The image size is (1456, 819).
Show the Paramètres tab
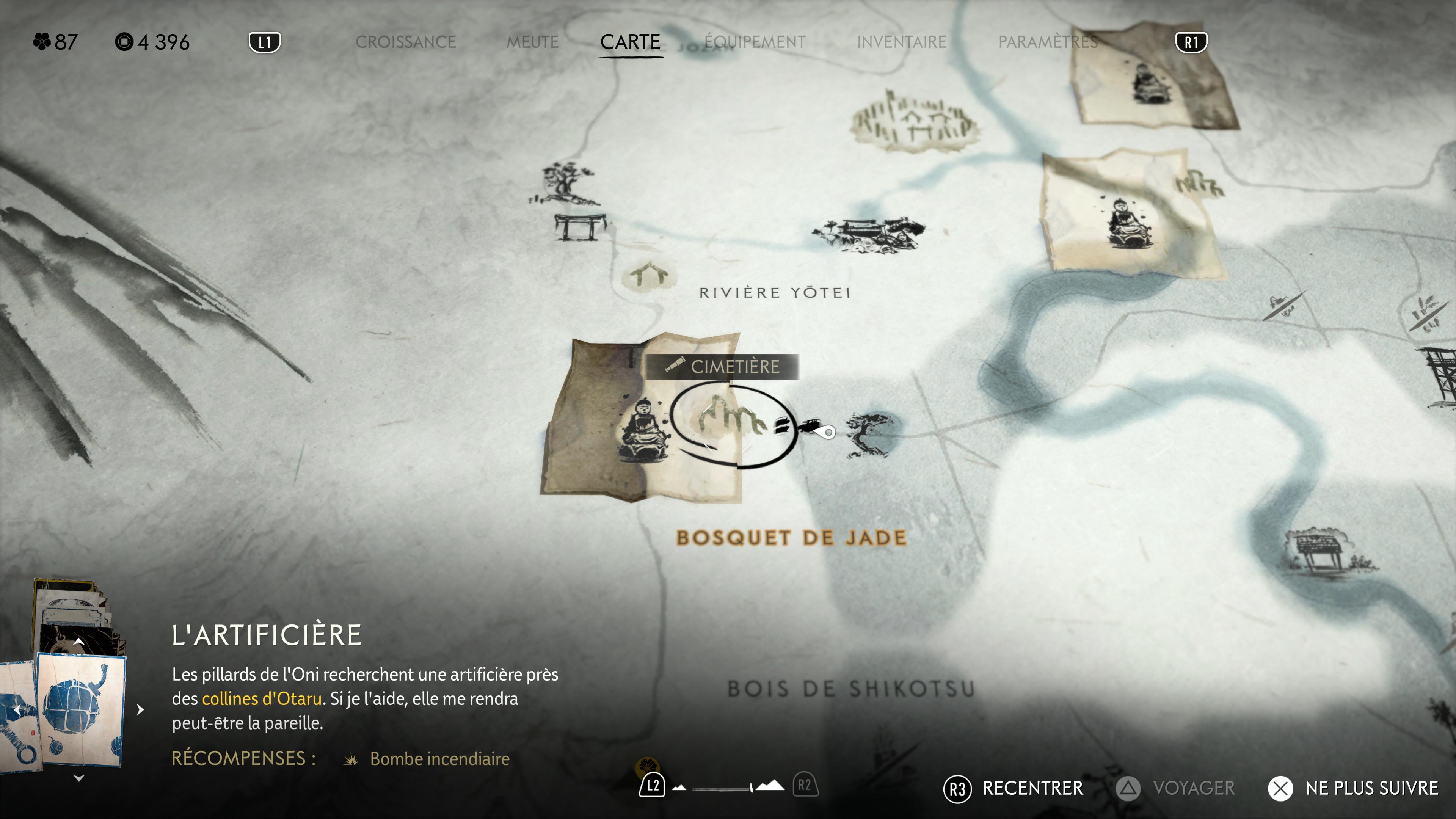pos(1047,42)
